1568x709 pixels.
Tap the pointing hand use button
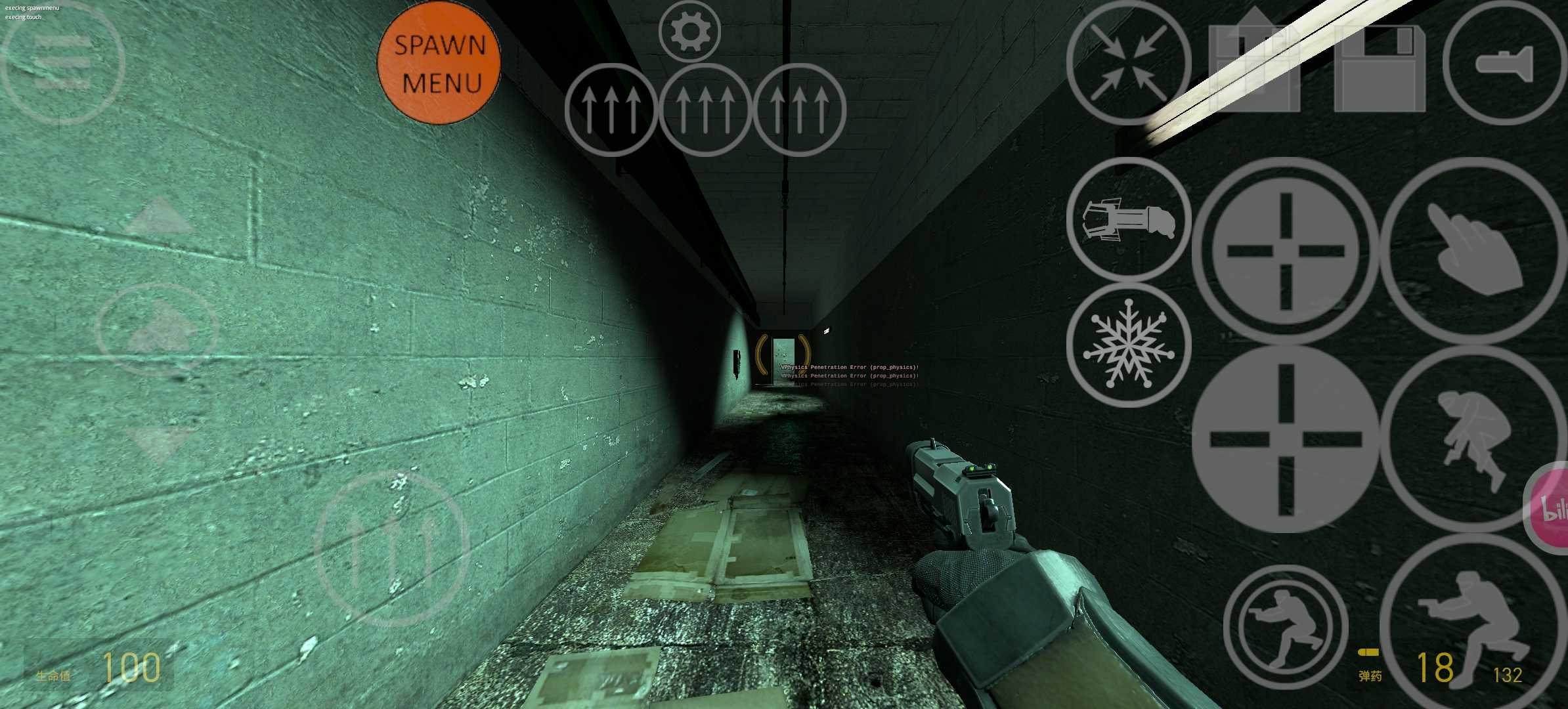[x=1474, y=250]
